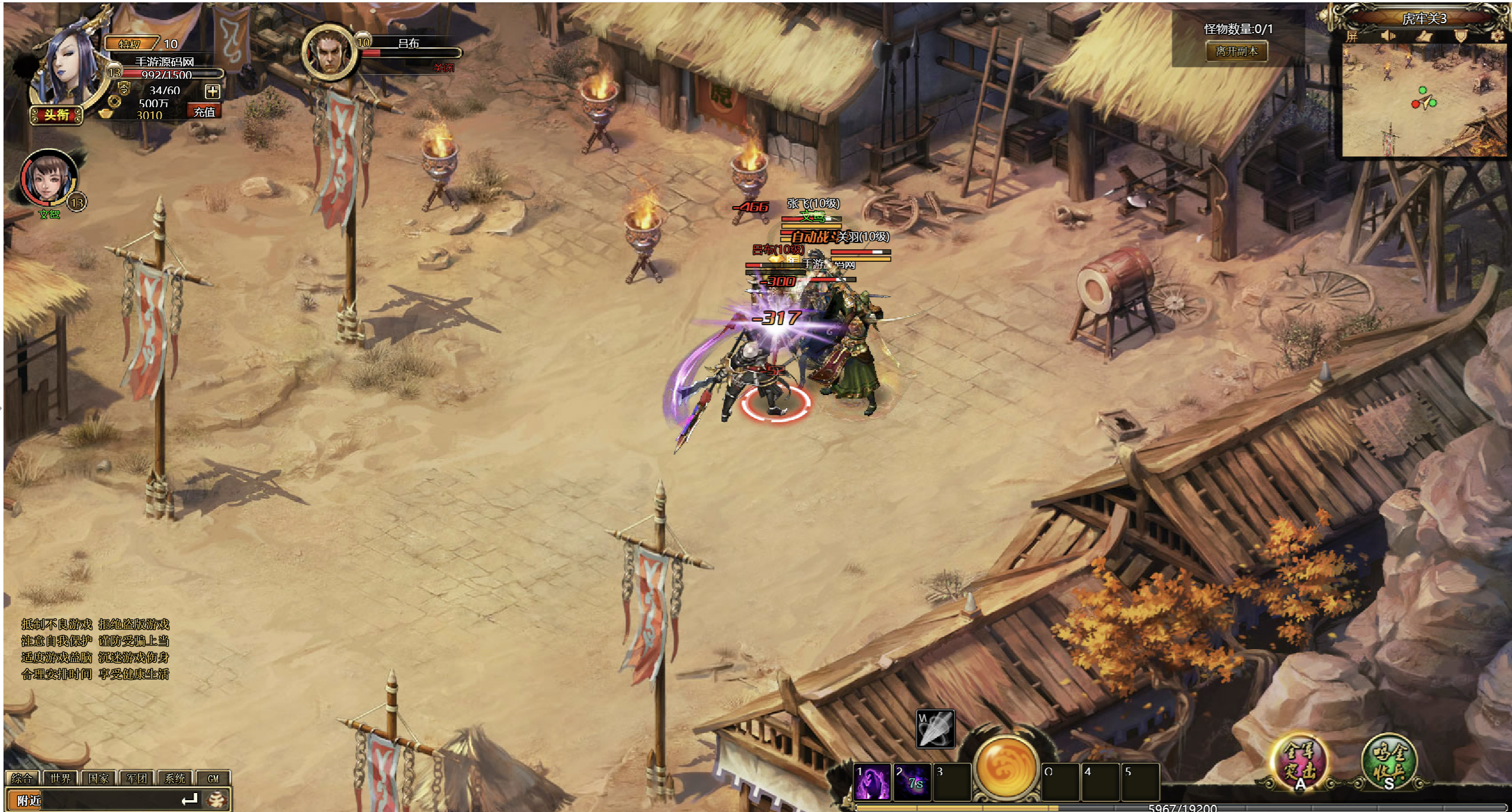1512x812 pixels.
Task: Switch to the 国家 chat tab
Action: coord(98,778)
